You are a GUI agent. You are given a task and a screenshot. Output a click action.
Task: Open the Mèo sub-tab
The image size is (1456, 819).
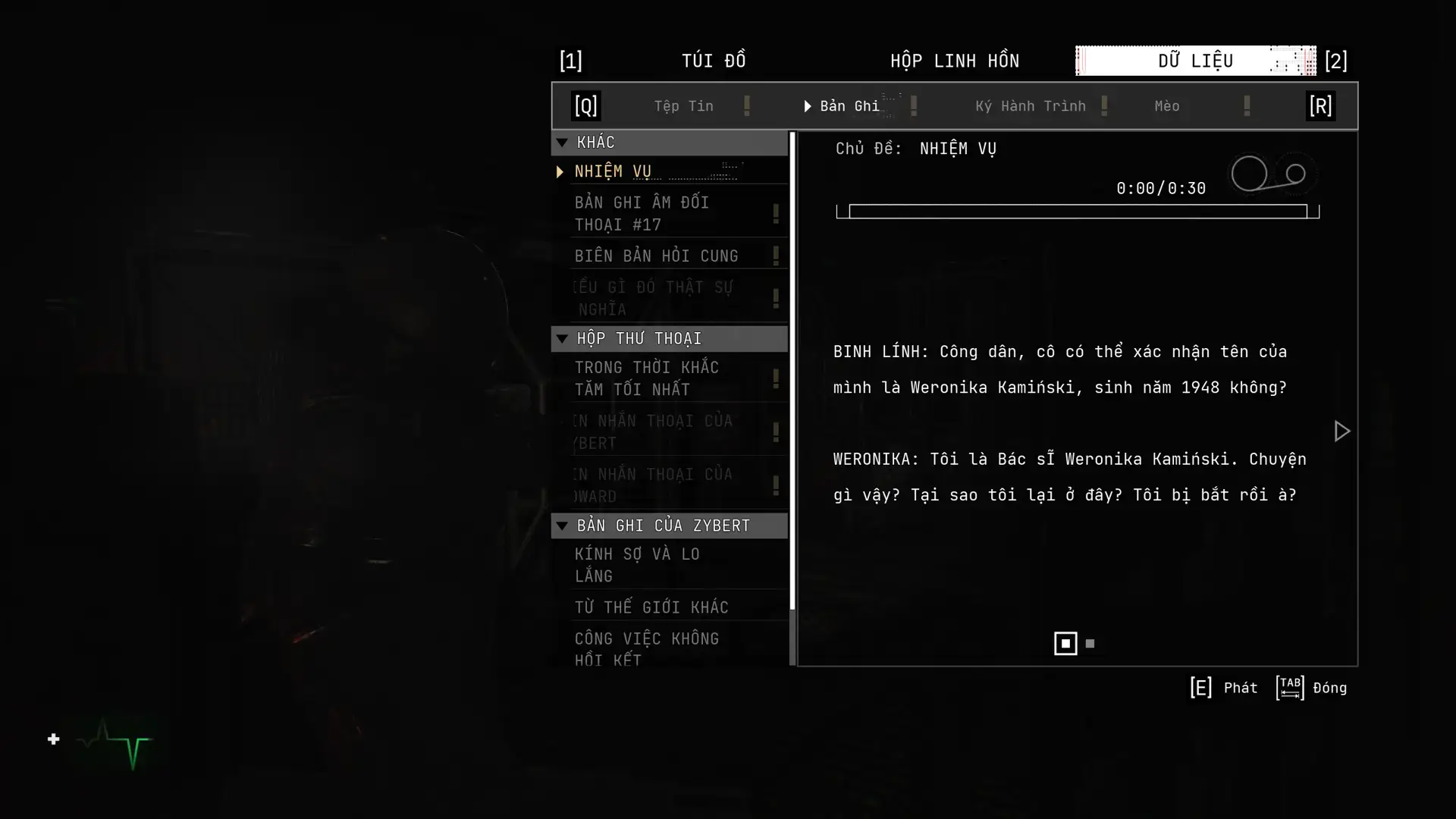(x=1166, y=106)
